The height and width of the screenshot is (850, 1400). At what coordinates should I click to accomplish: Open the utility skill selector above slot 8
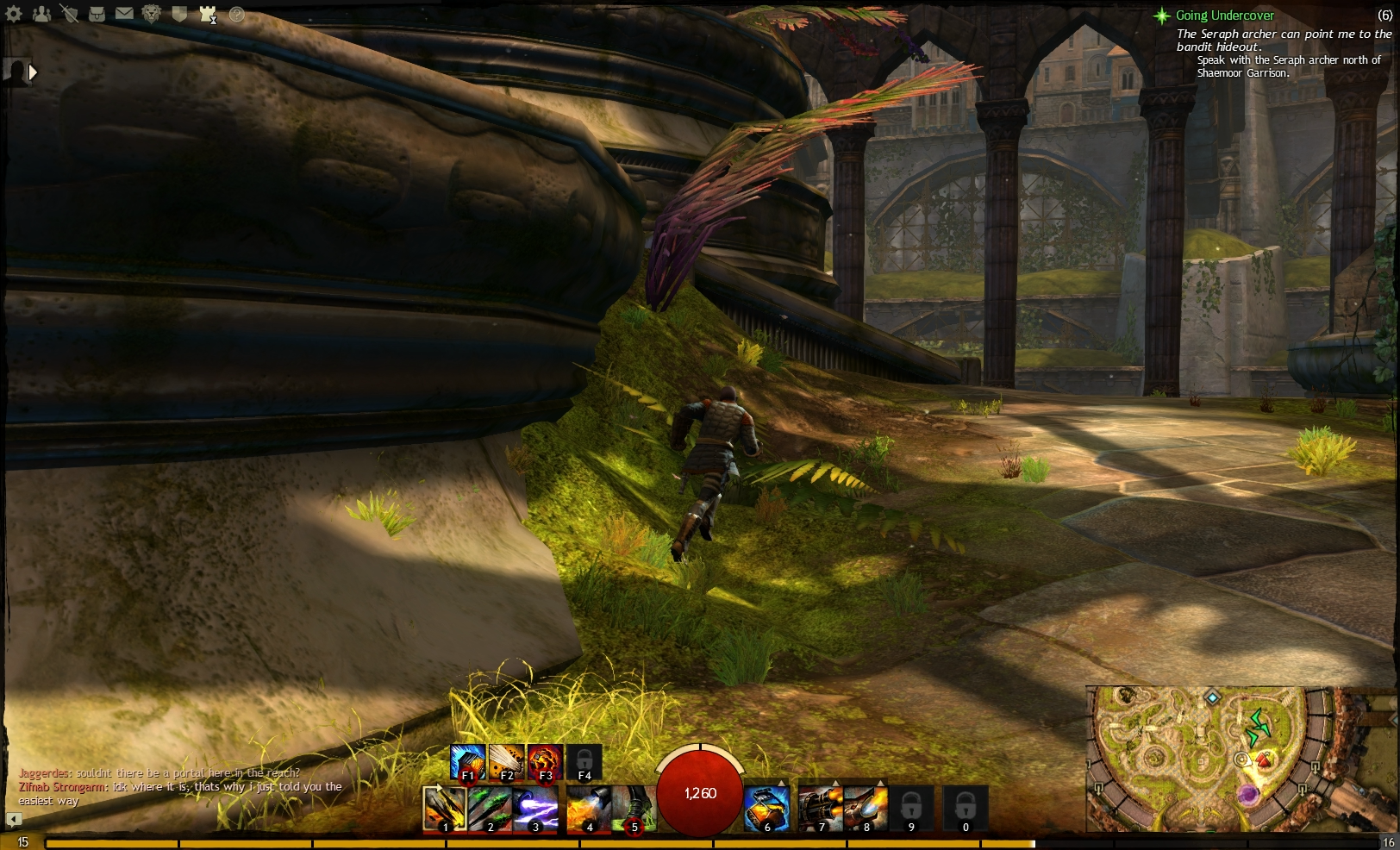tap(880, 782)
